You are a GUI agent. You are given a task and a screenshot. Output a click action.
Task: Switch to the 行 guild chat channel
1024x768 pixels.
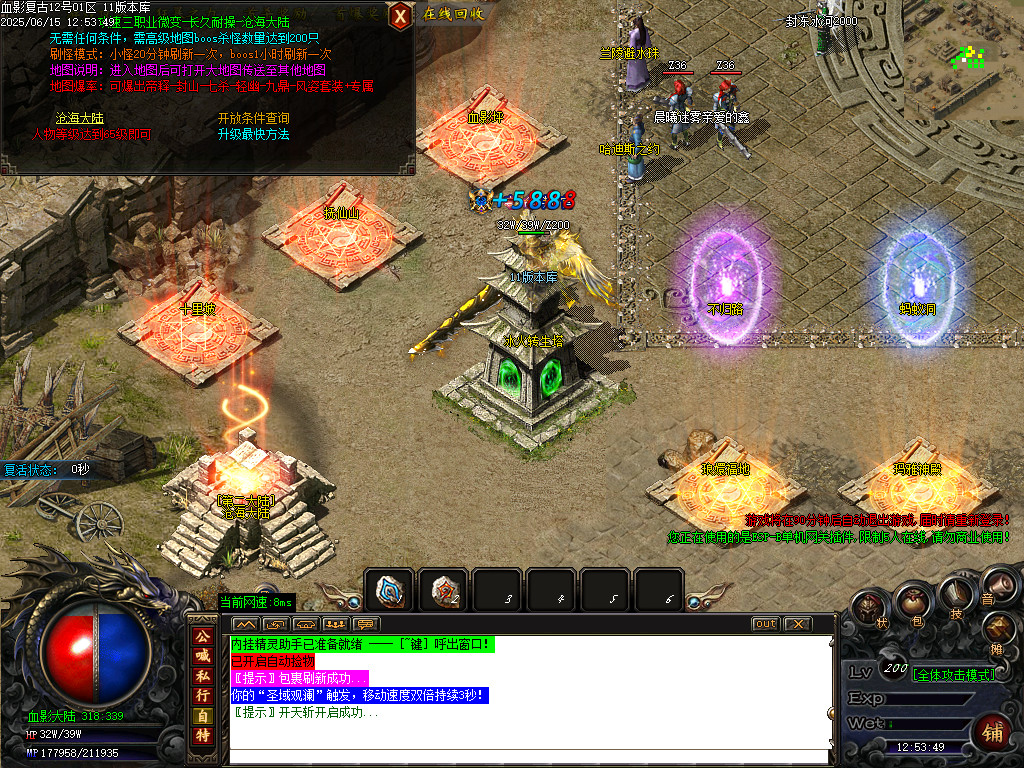coord(203,695)
